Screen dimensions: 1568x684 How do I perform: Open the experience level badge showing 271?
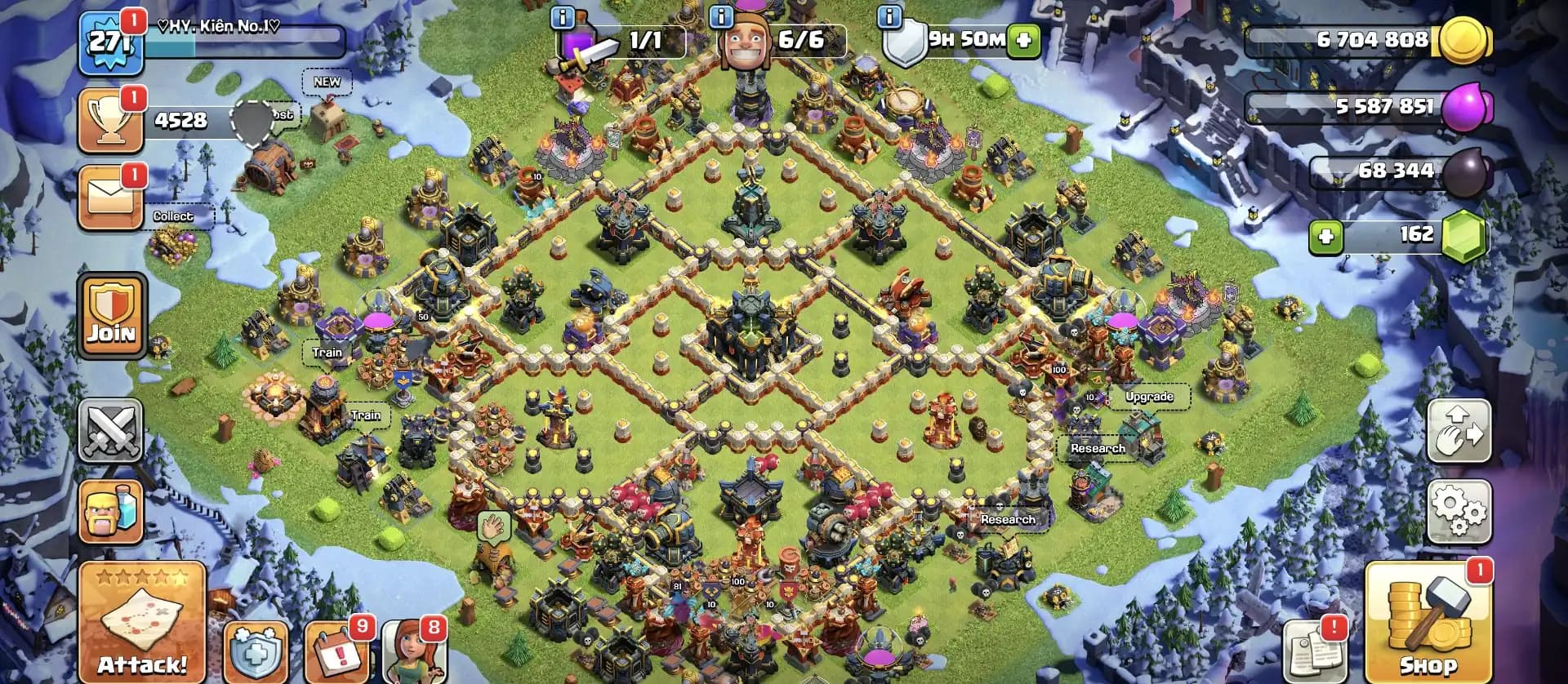click(109, 38)
